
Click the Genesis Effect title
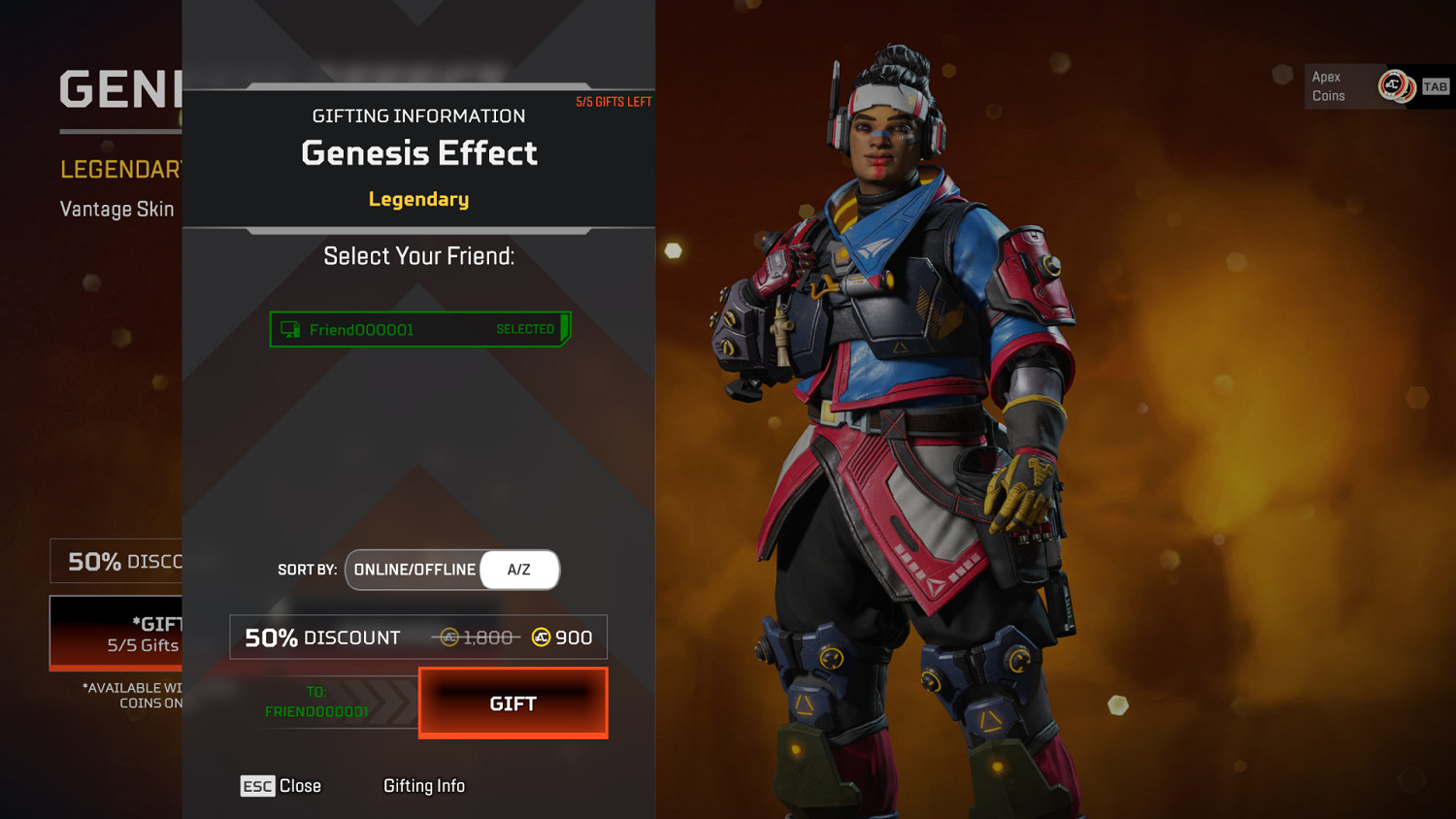pyautogui.click(x=418, y=152)
